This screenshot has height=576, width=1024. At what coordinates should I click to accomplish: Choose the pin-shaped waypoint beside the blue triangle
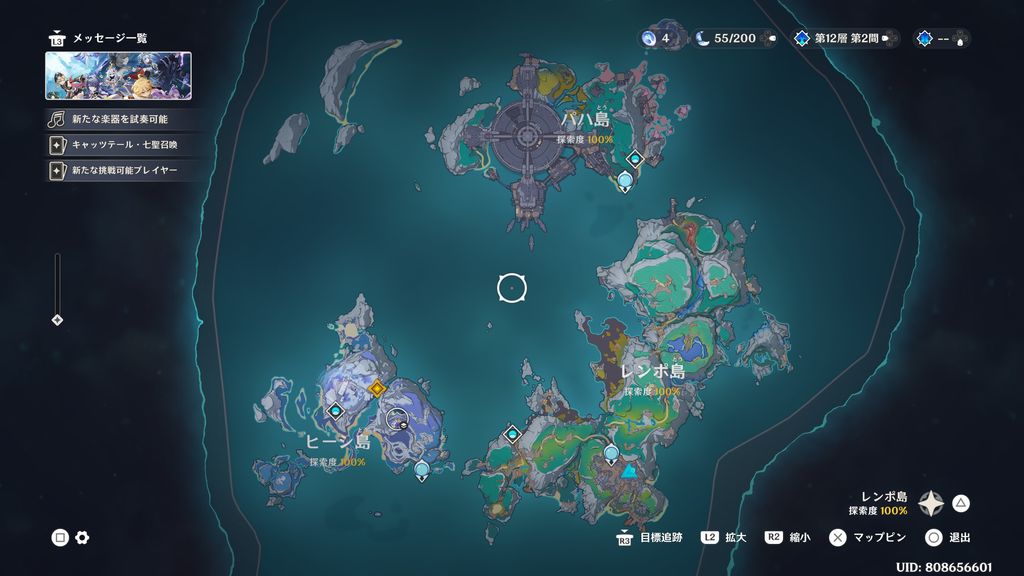coord(611,455)
